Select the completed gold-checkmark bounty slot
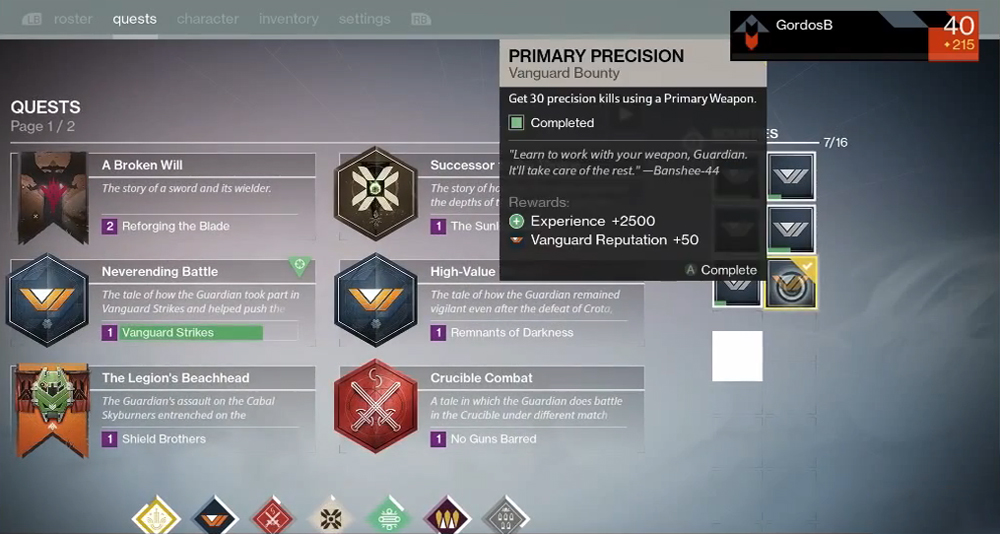This screenshot has width=1000, height=534. coord(791,283)
